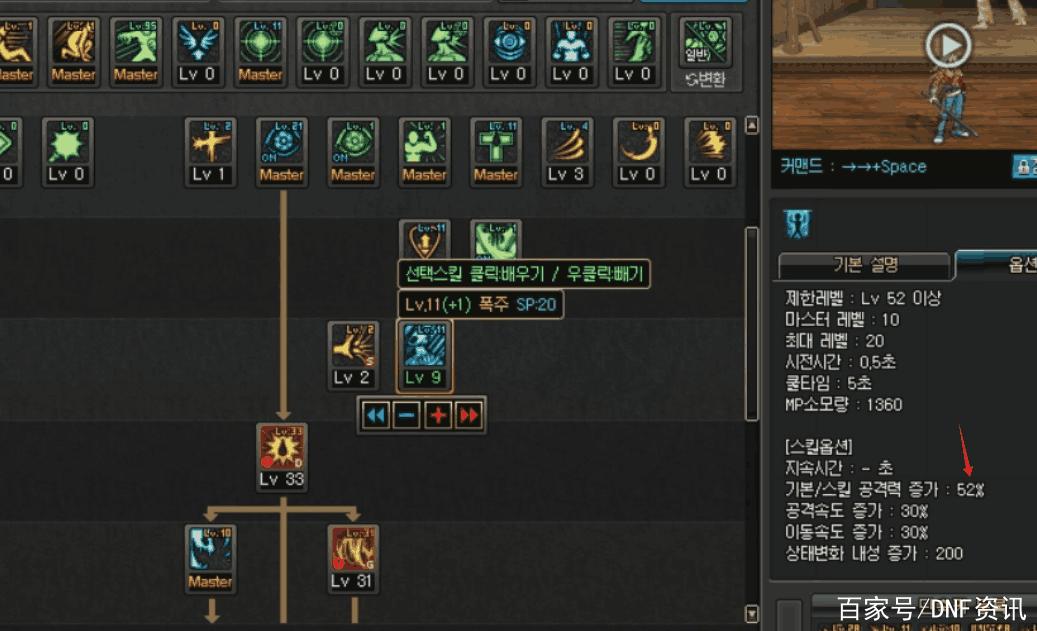The height and width of the screenshot is (631, 1037).
Task: Select the Lv 0 orange crescent skill
Action: click(638, 145)
